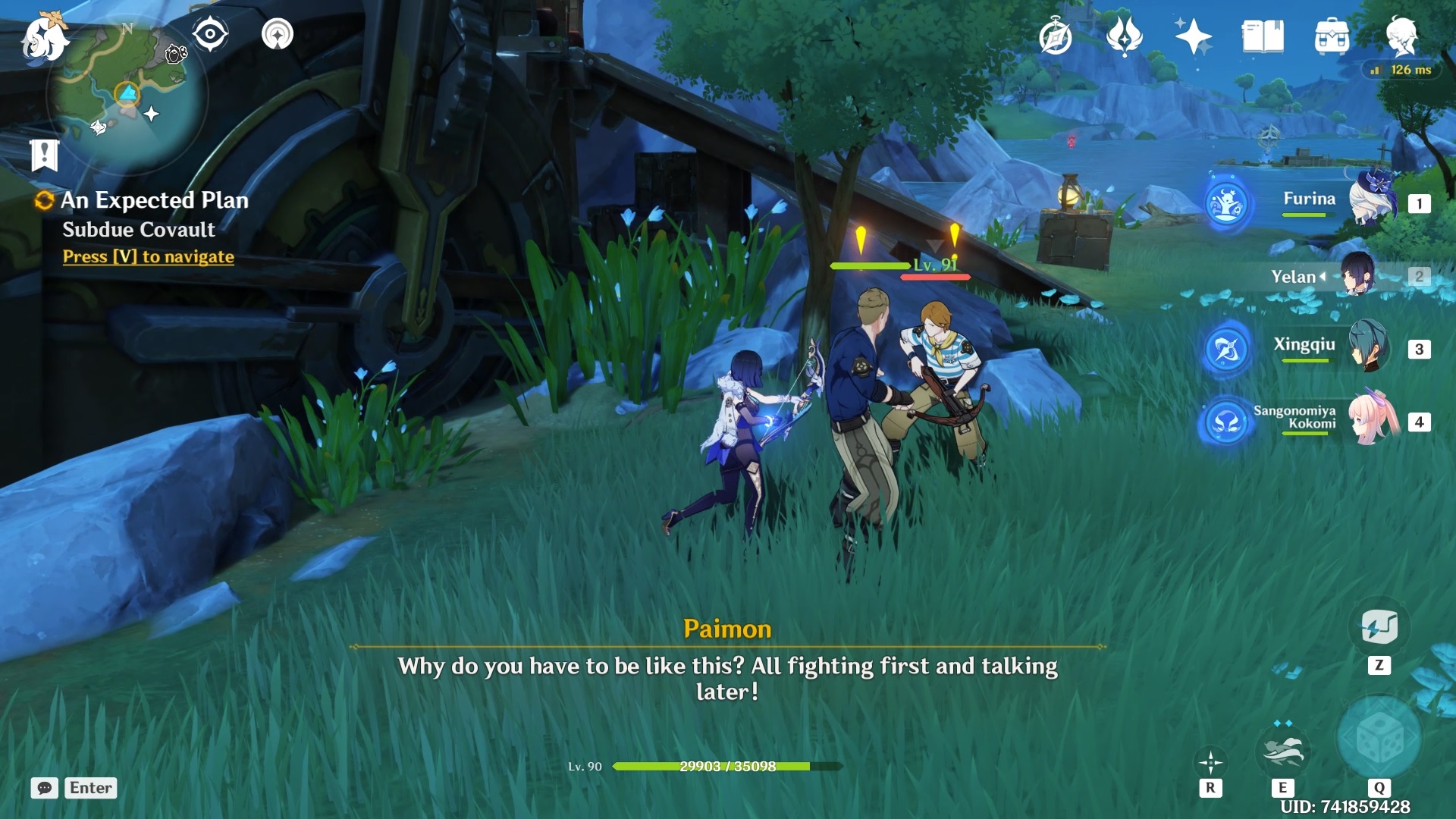Screen dimensions: 1456x819
Task: Open the quest journal exclamation banner
Action: 44,155
